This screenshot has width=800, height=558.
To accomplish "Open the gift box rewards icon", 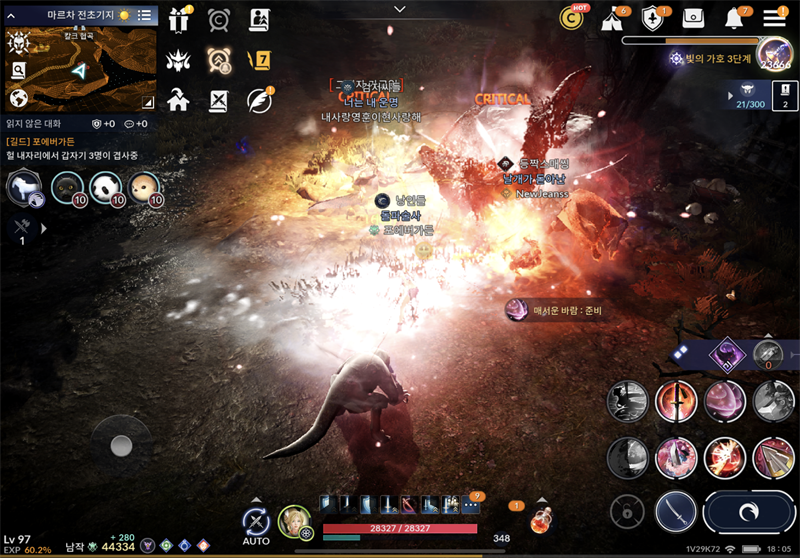I will tap(179, 19).
